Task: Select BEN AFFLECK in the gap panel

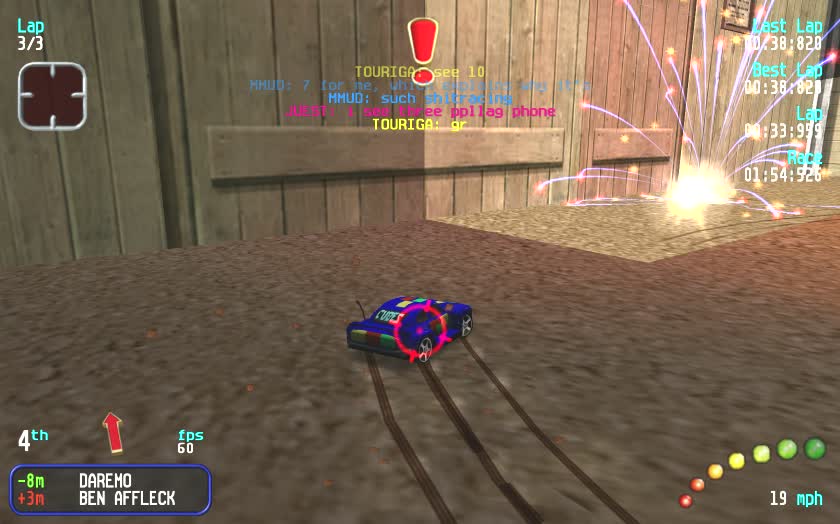Action: click(x=127, y=498)
